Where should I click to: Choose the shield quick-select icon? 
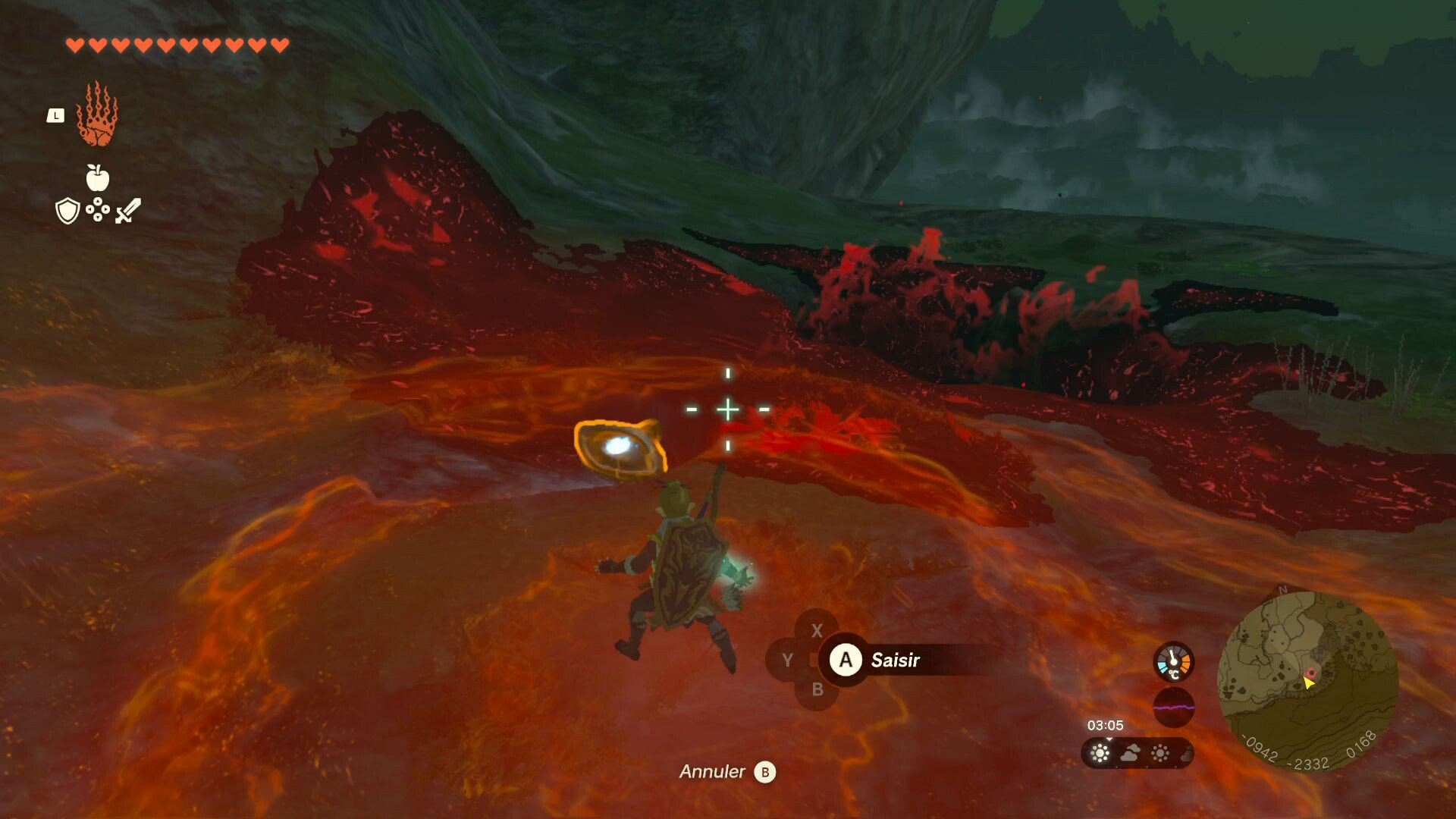67,211
